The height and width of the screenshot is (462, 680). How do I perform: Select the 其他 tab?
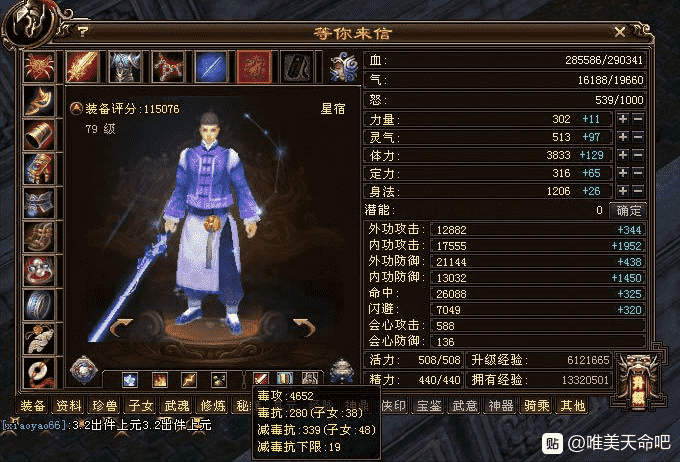click(x=573, y=405)
